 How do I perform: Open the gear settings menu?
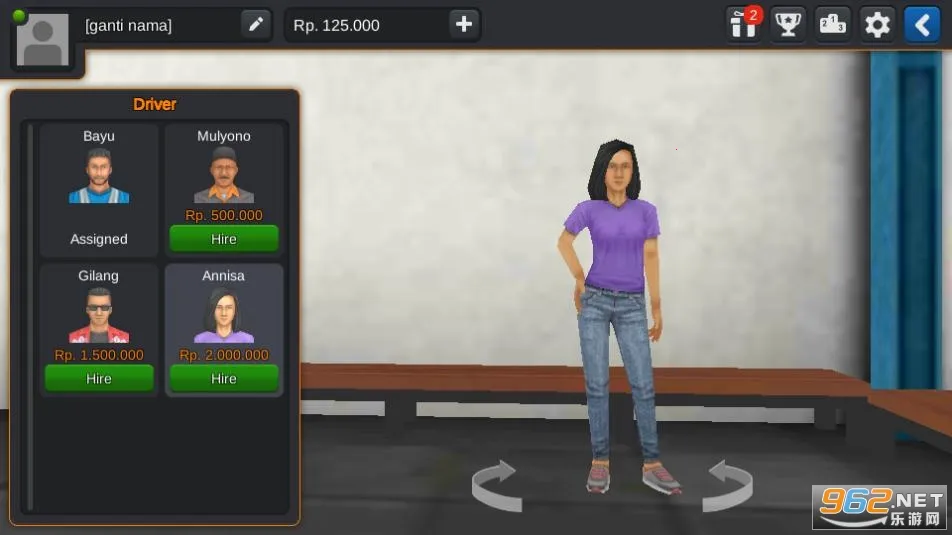(x=877, y=24)
